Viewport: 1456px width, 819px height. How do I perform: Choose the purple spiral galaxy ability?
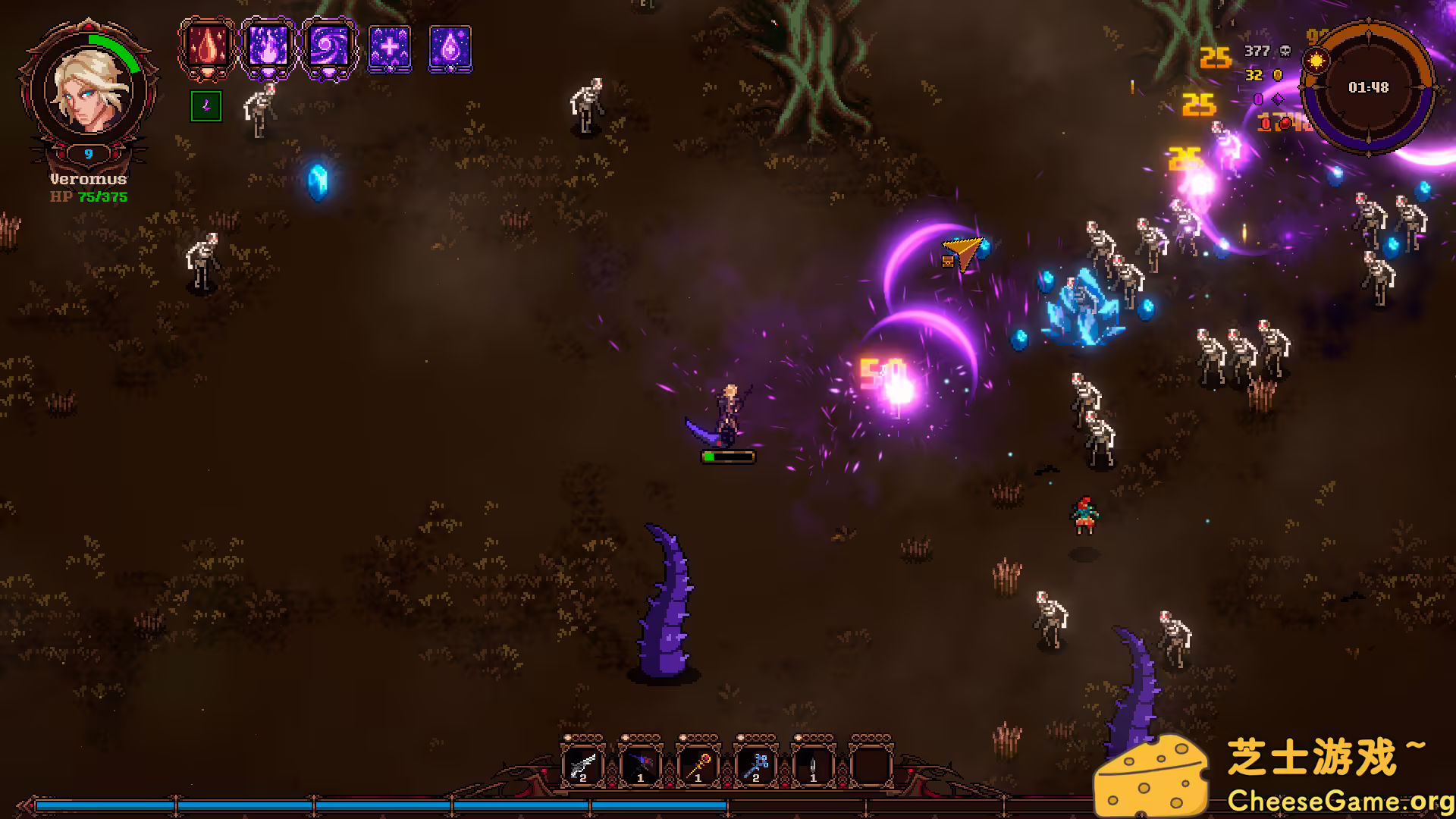tap(328, 47)
